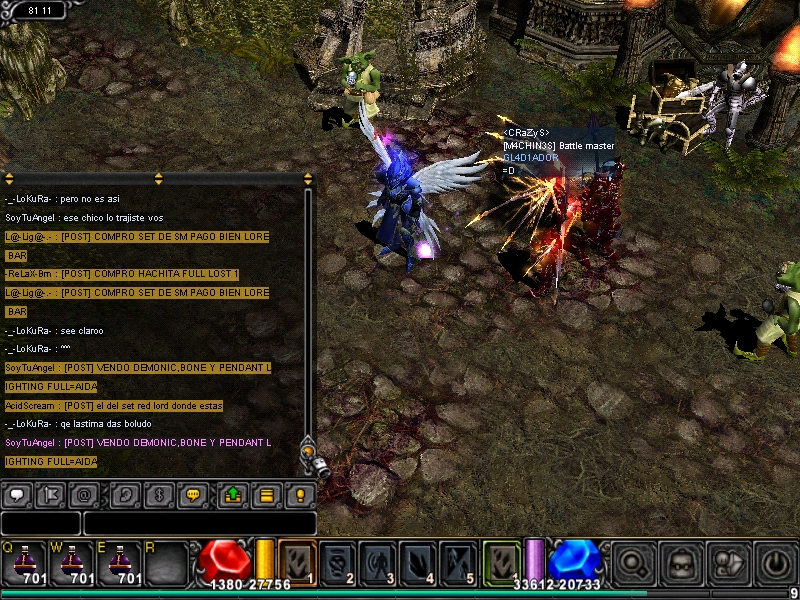Click the chat message input field

[200, 523]
